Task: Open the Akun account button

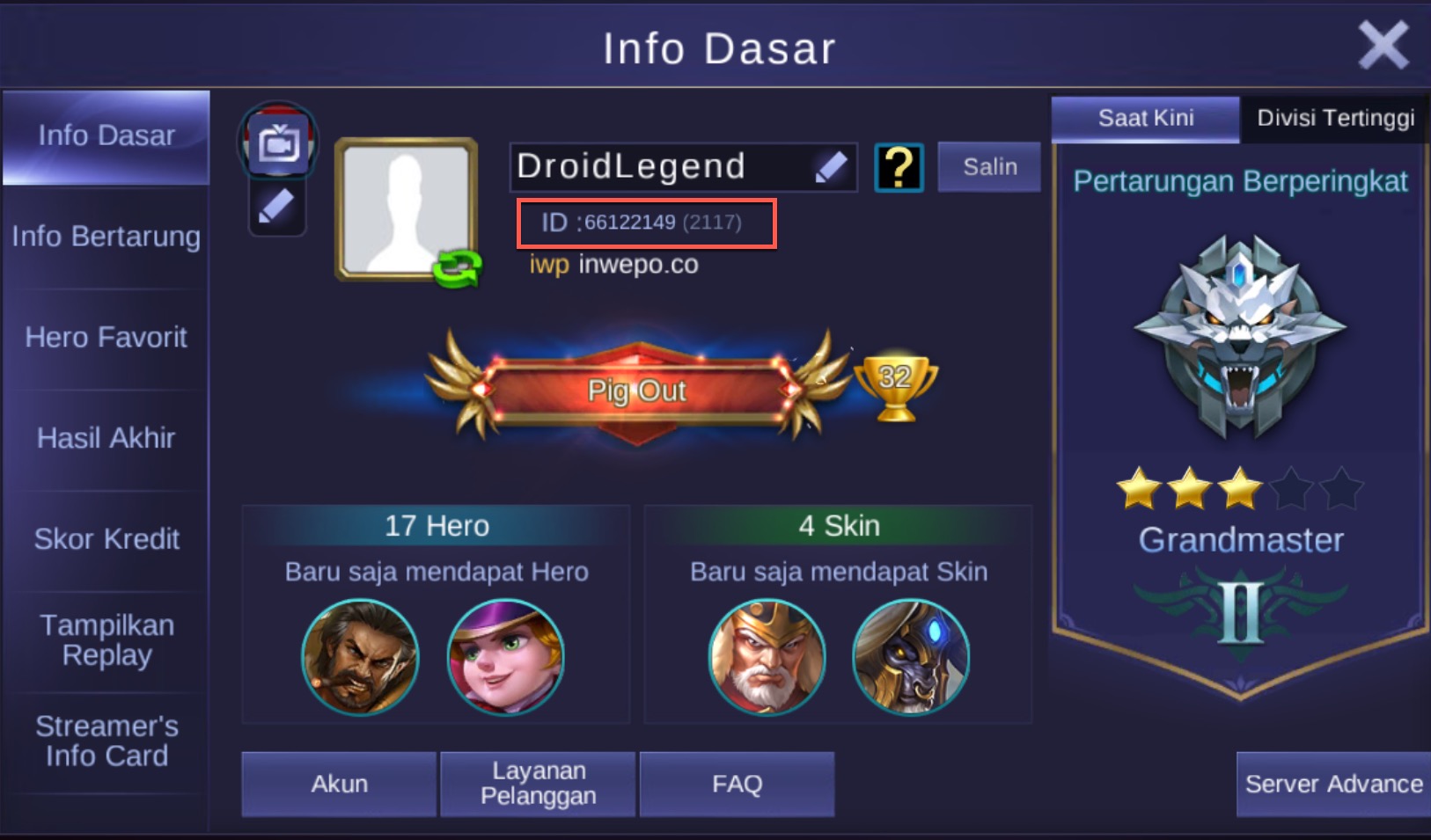Action: 339,784
